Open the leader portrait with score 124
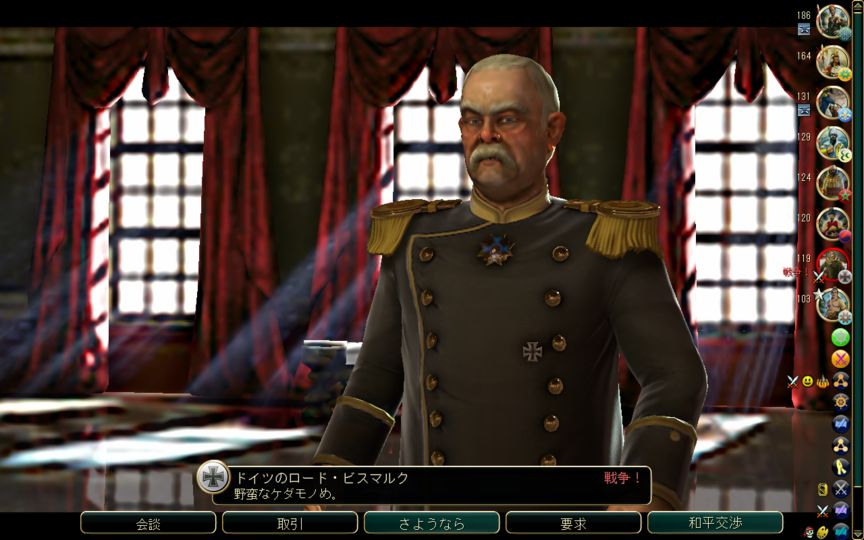 pyautogui.click(x=832, y=183)
